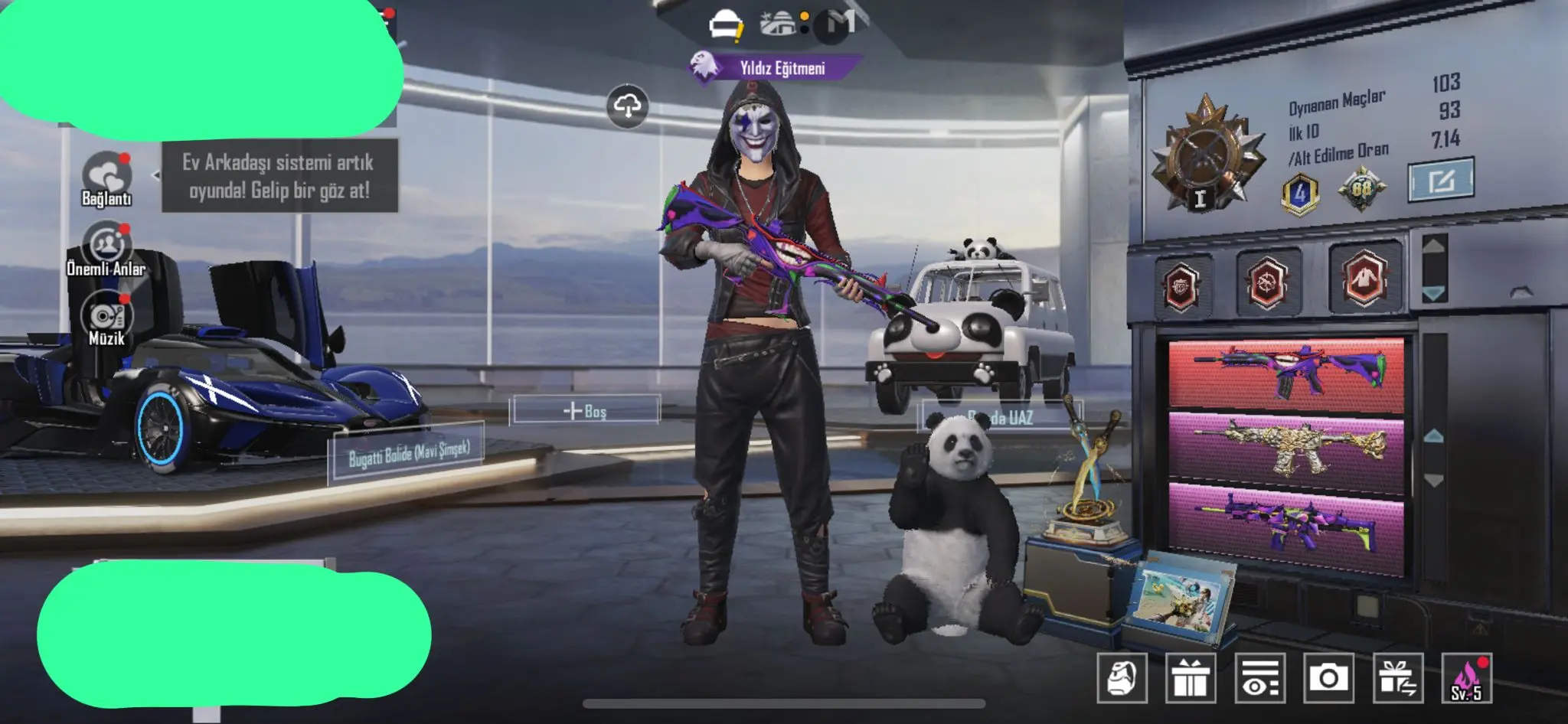Take a photo with the camera button
1568x724 pixels.
pos(1328,678)
